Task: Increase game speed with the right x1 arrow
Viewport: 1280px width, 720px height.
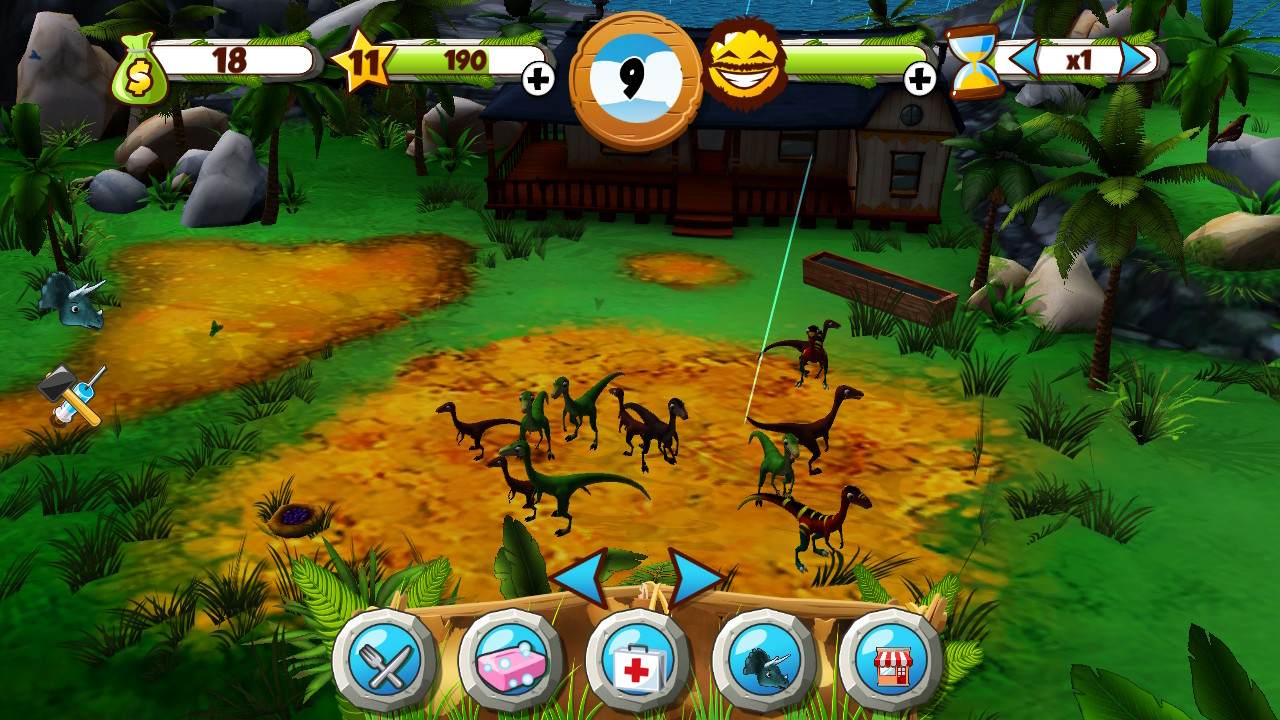Action: (x=1135, y=60)
